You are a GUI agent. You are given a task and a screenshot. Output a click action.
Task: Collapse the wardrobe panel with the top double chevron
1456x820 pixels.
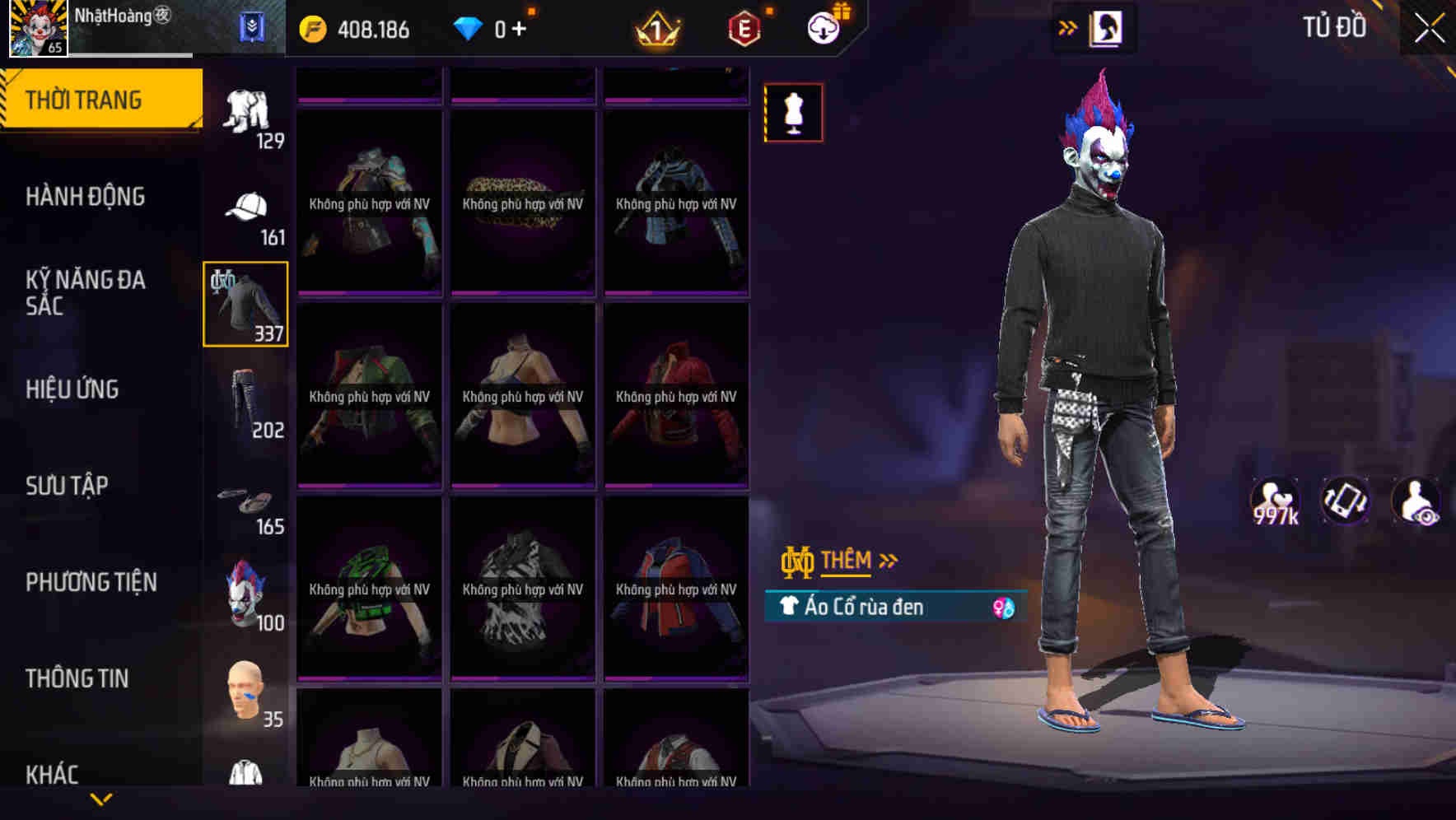coord(1068,26)
